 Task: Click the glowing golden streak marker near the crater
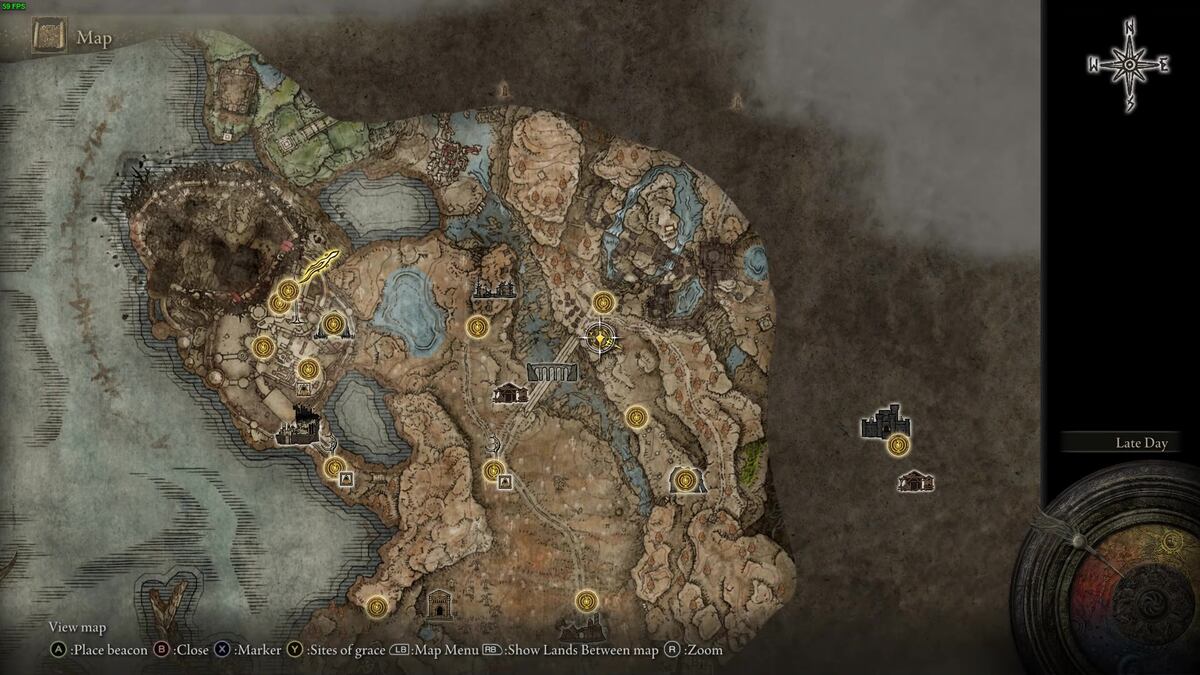(x=318, y=266)
